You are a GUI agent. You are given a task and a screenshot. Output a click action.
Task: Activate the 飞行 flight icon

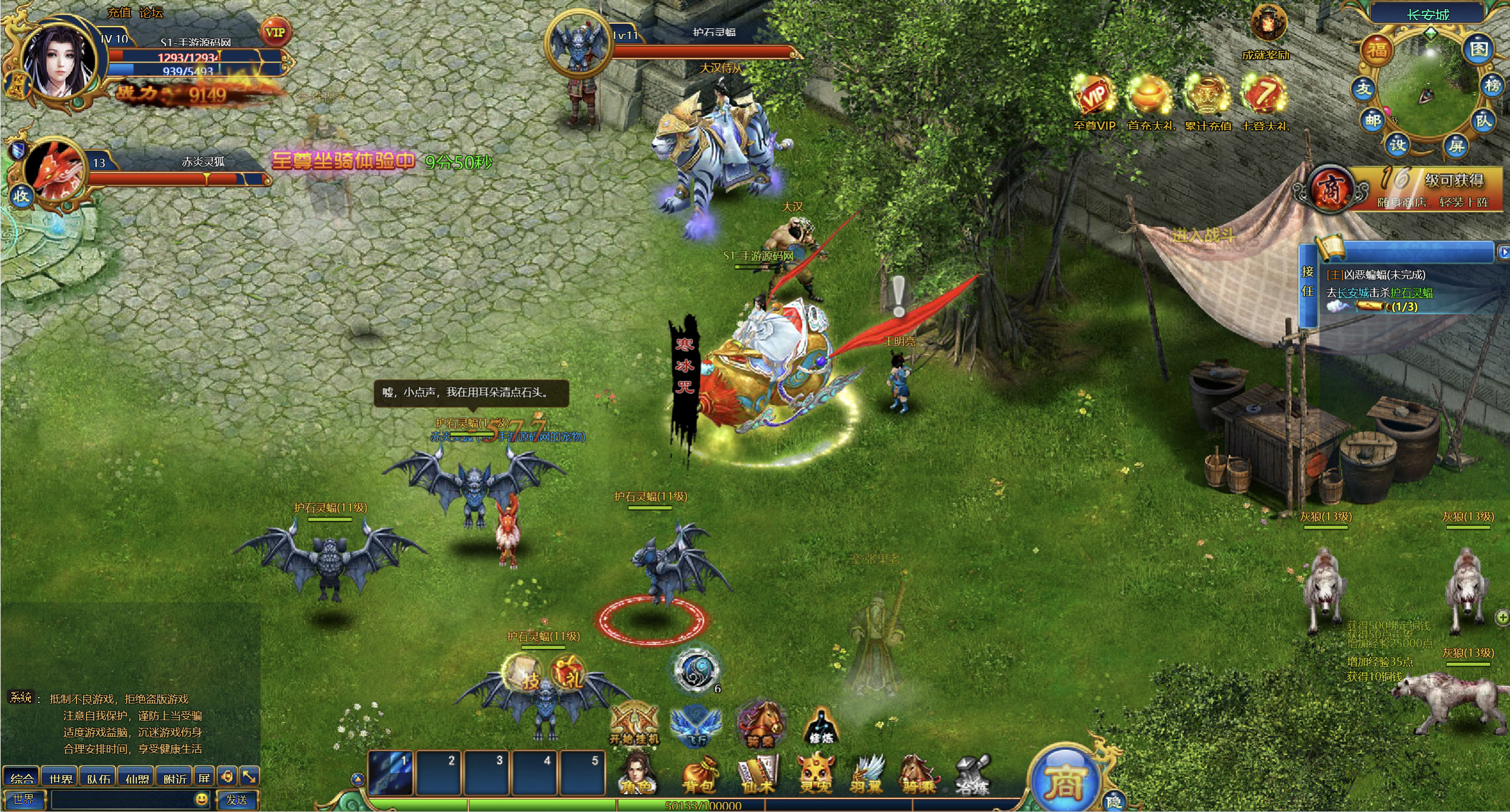coord(696,726)
